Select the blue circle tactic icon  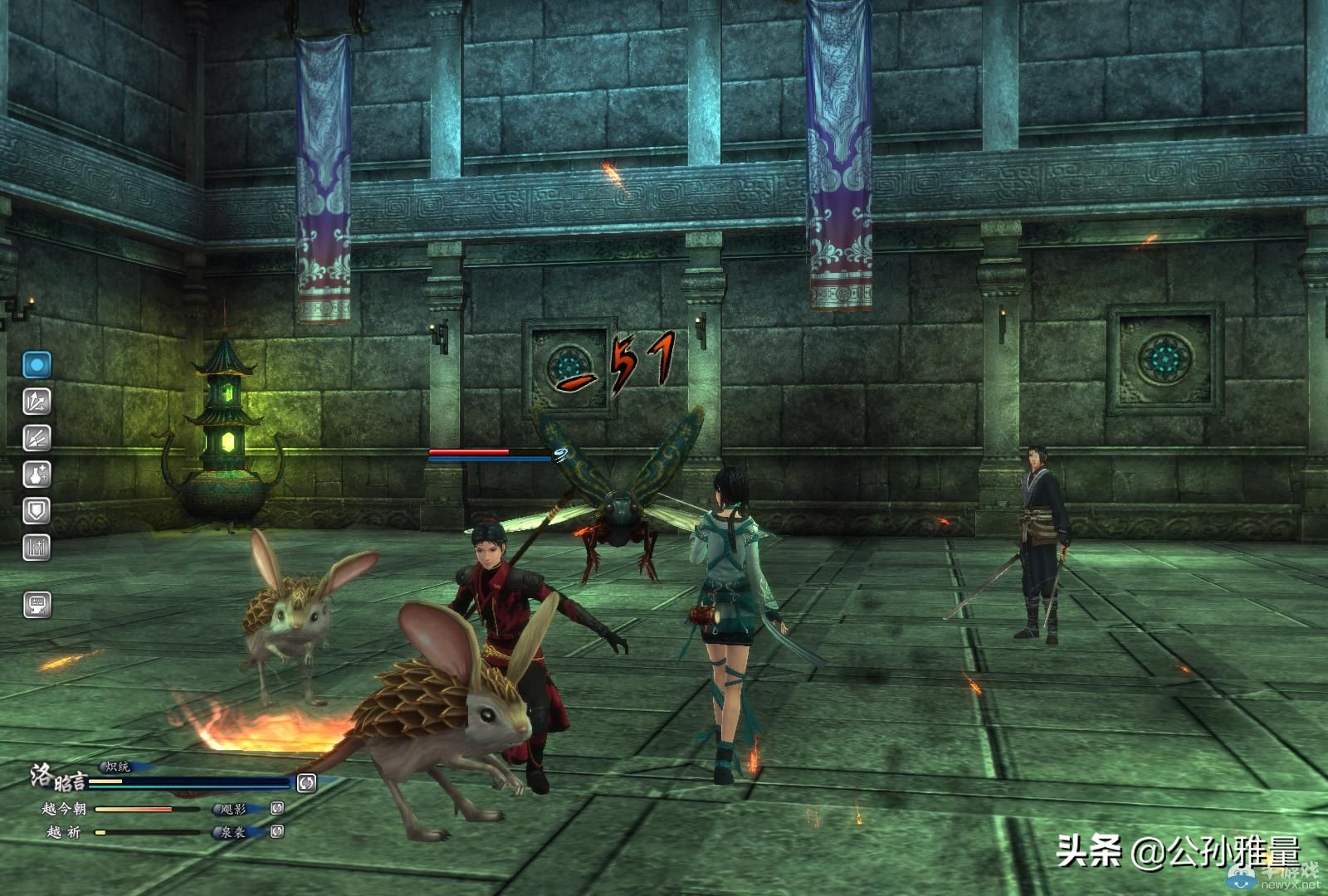coord(37,364)
